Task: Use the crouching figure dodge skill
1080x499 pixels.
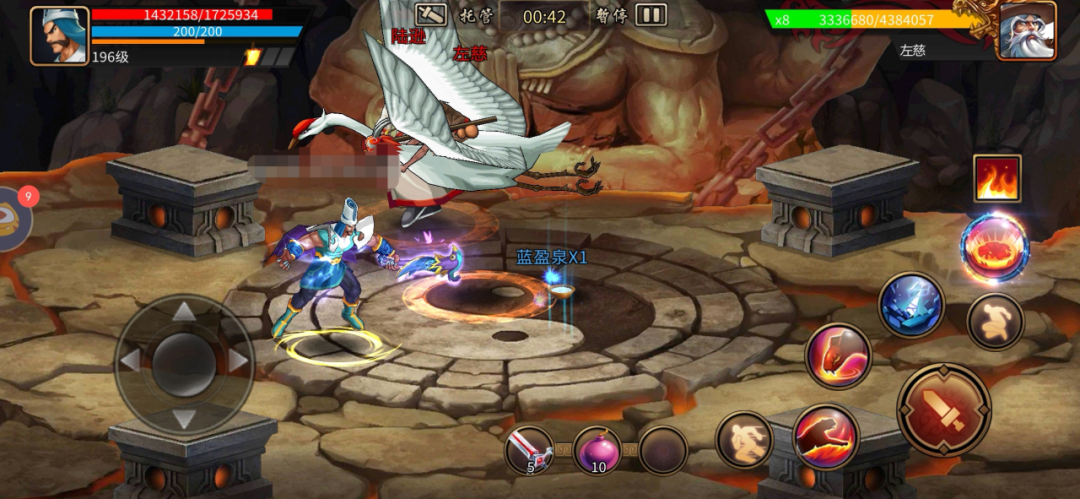Action: coord(995,322)
